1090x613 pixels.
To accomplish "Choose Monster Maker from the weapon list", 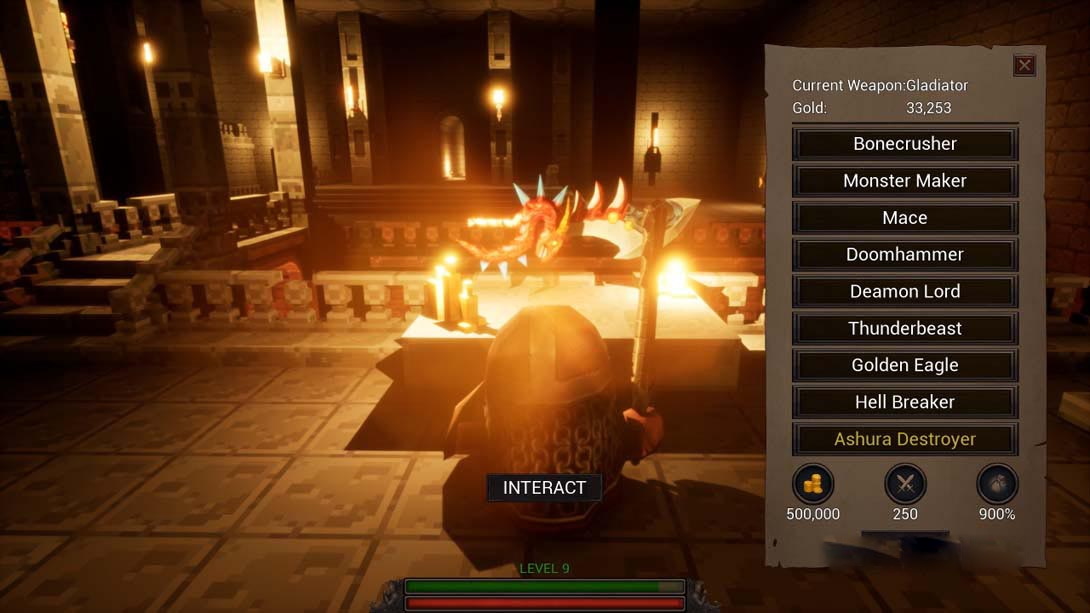I will pyautogui.click(x=905, y=181).
